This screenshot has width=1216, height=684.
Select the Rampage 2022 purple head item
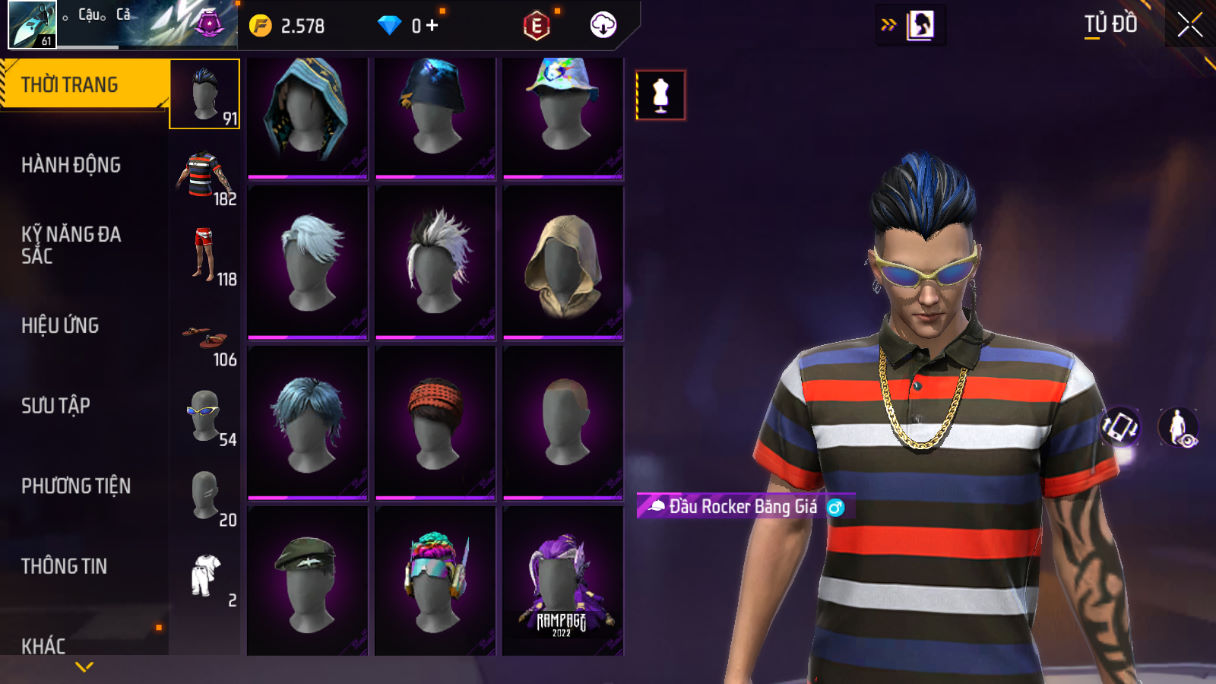[x=563, y=581]
